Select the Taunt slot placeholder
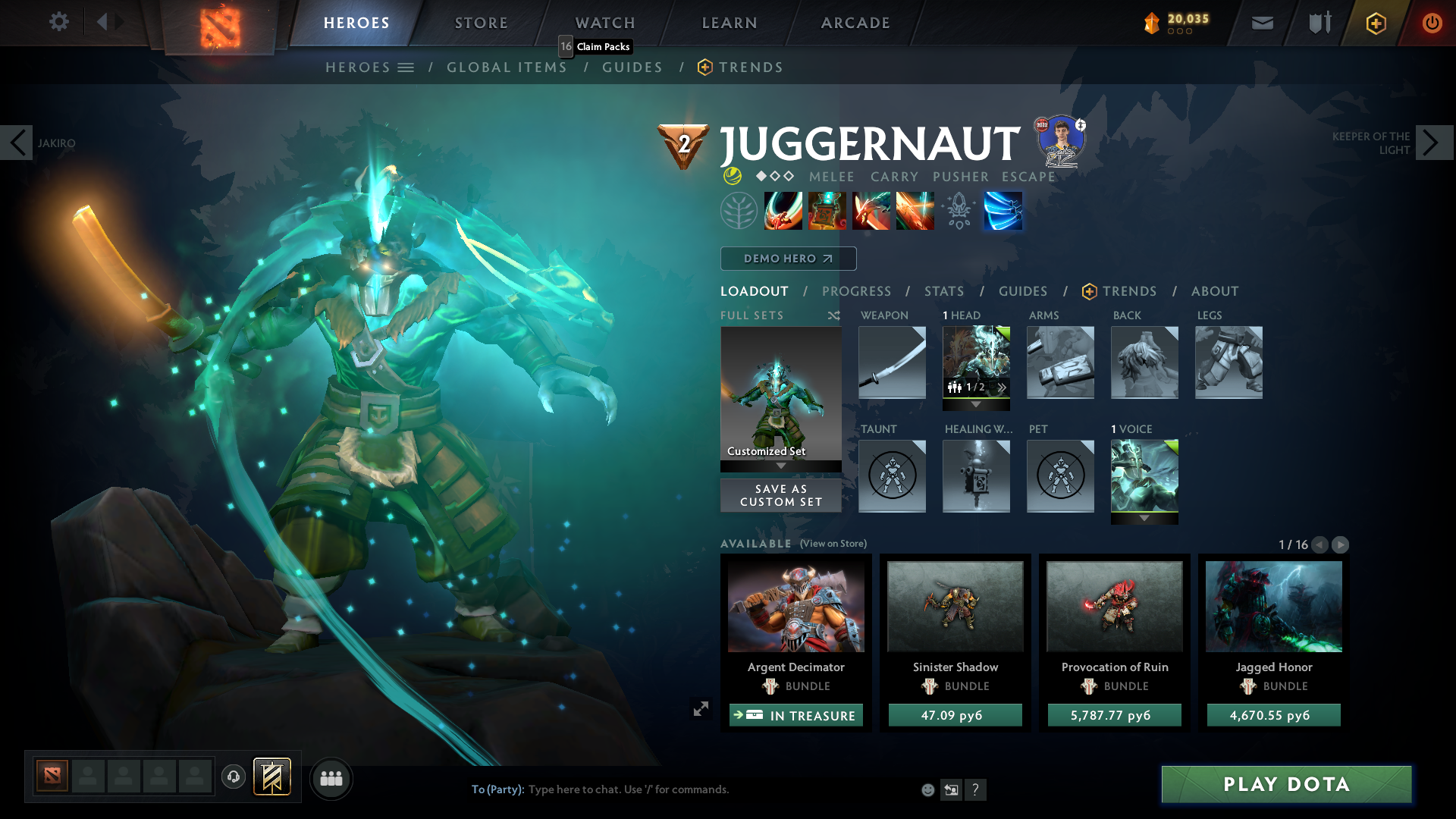 pos(892,476)
